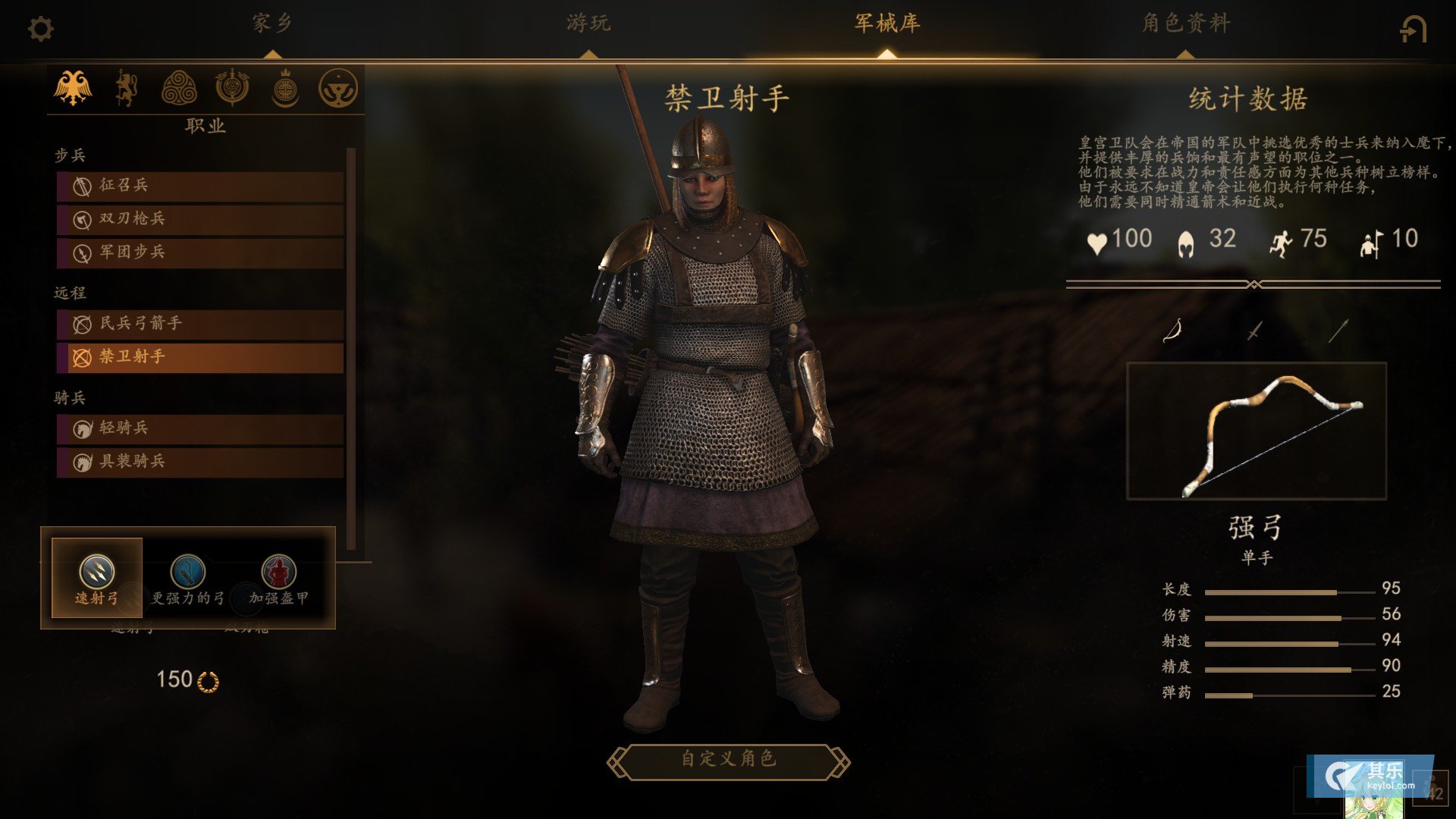Show the sword weapon stats
Screen dimensions: 1456x819
(x=1255, y=331)
